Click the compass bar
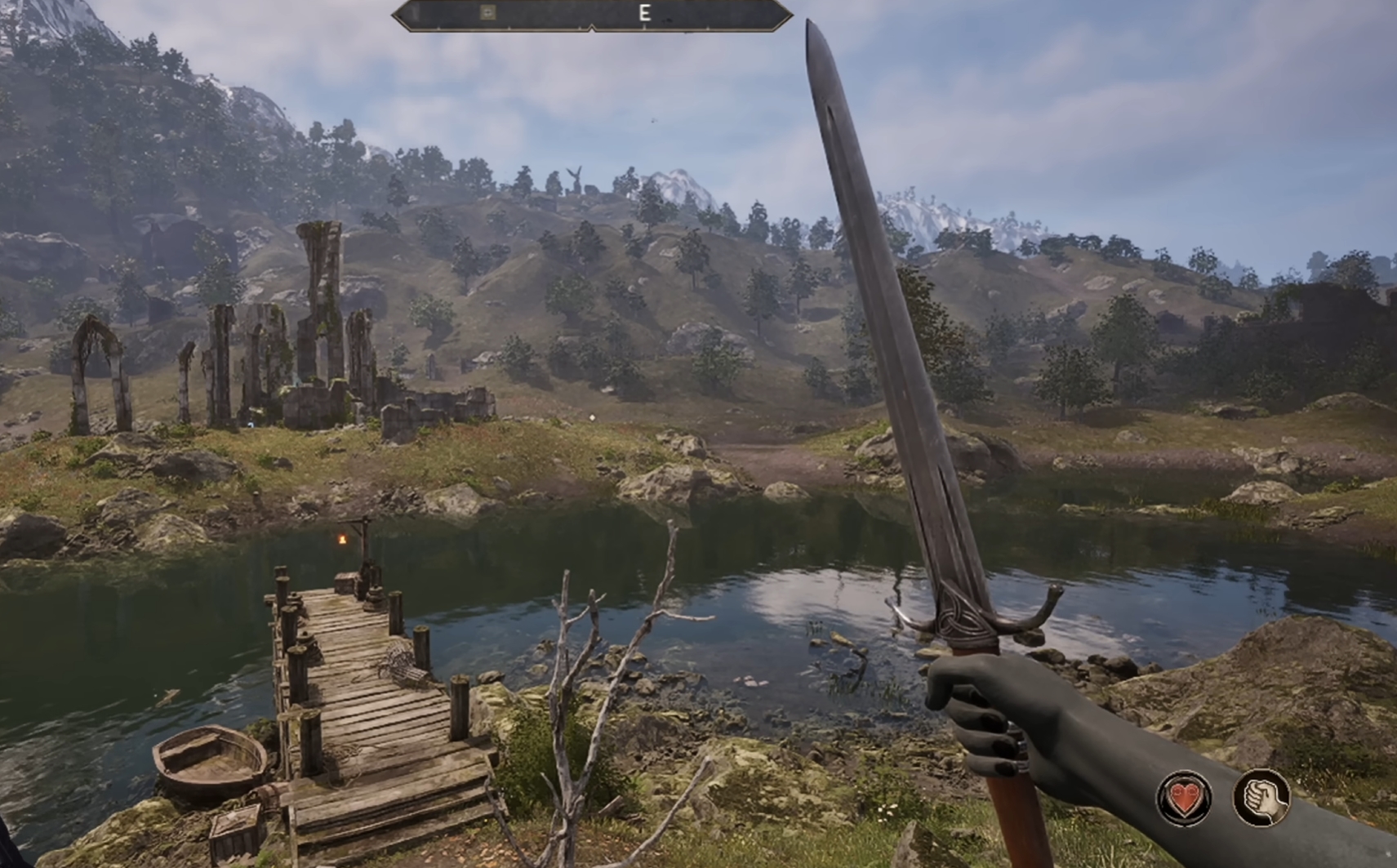Screen dimensions: 1397x868 click(592, 14)
